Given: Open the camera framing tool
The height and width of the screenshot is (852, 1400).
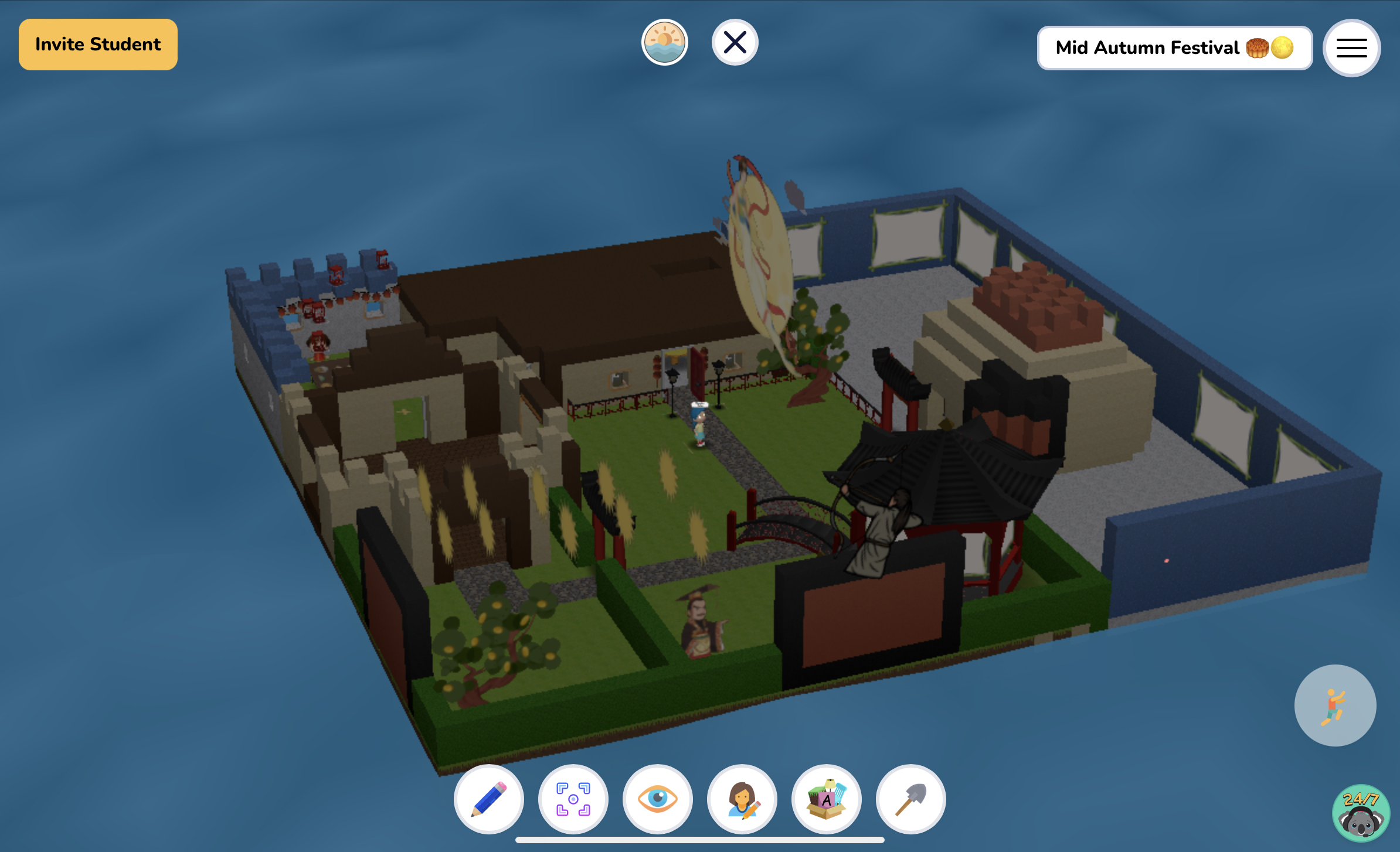Looking at the screenshot, I should pyautogui.click(x=573, y=799).
